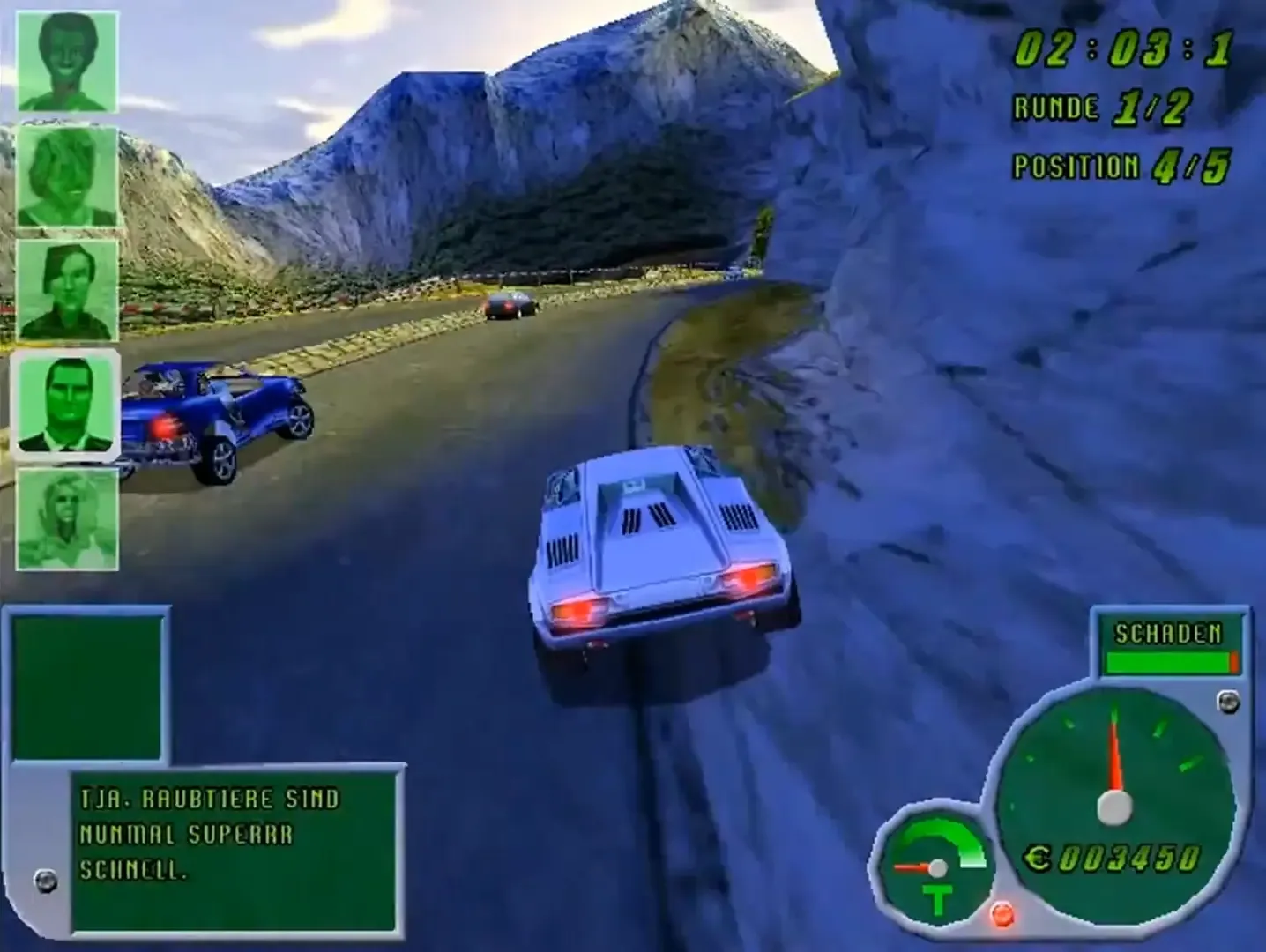Open the RUNDE 1/2 lap display
Image resolution: width=1266 pixels, height=952 pixels.
(1100, 109)
